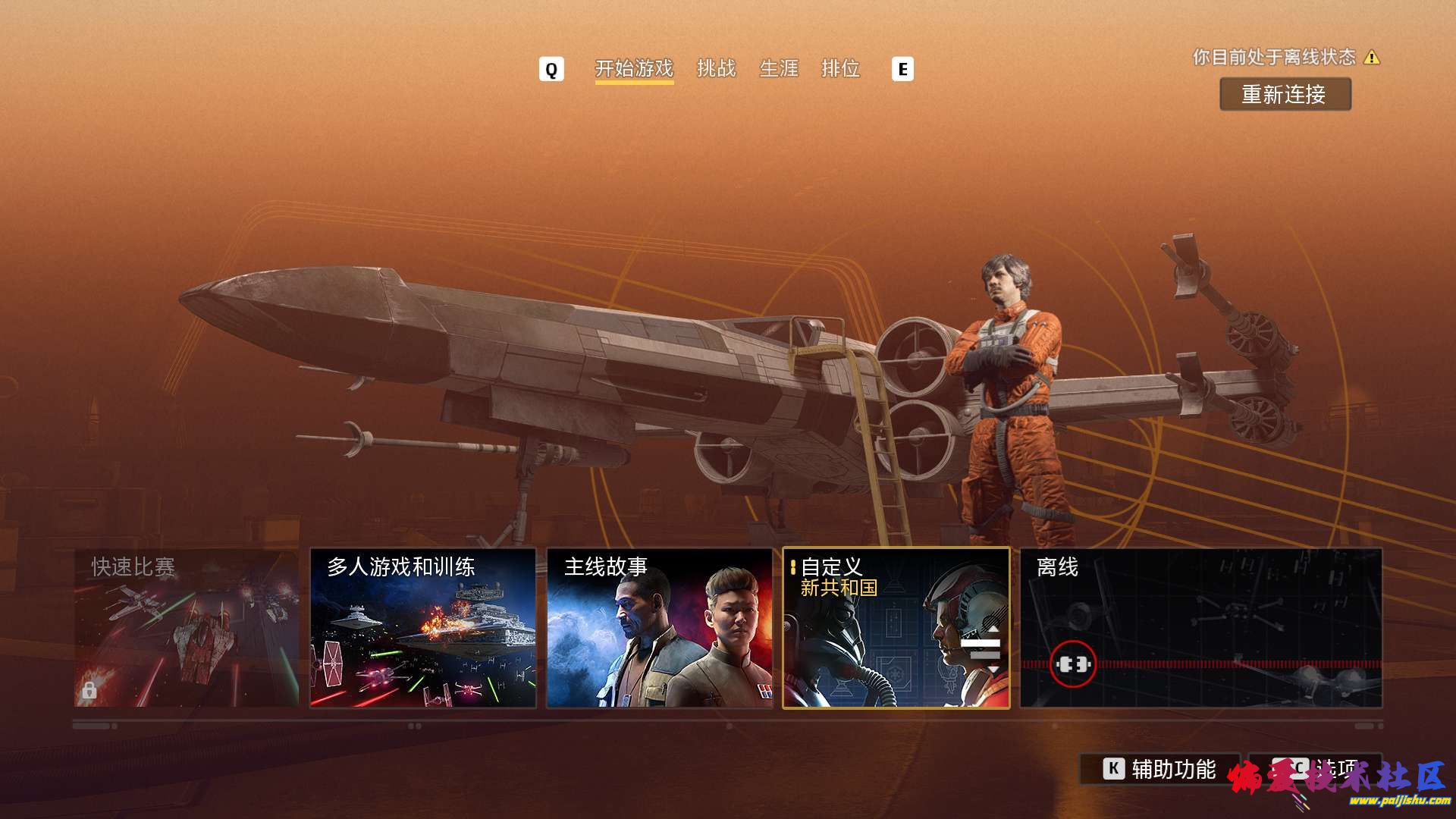This screenshot has width=1456, height=819.
Task: Select the 生涯 tab
Action: coord(779,69)
